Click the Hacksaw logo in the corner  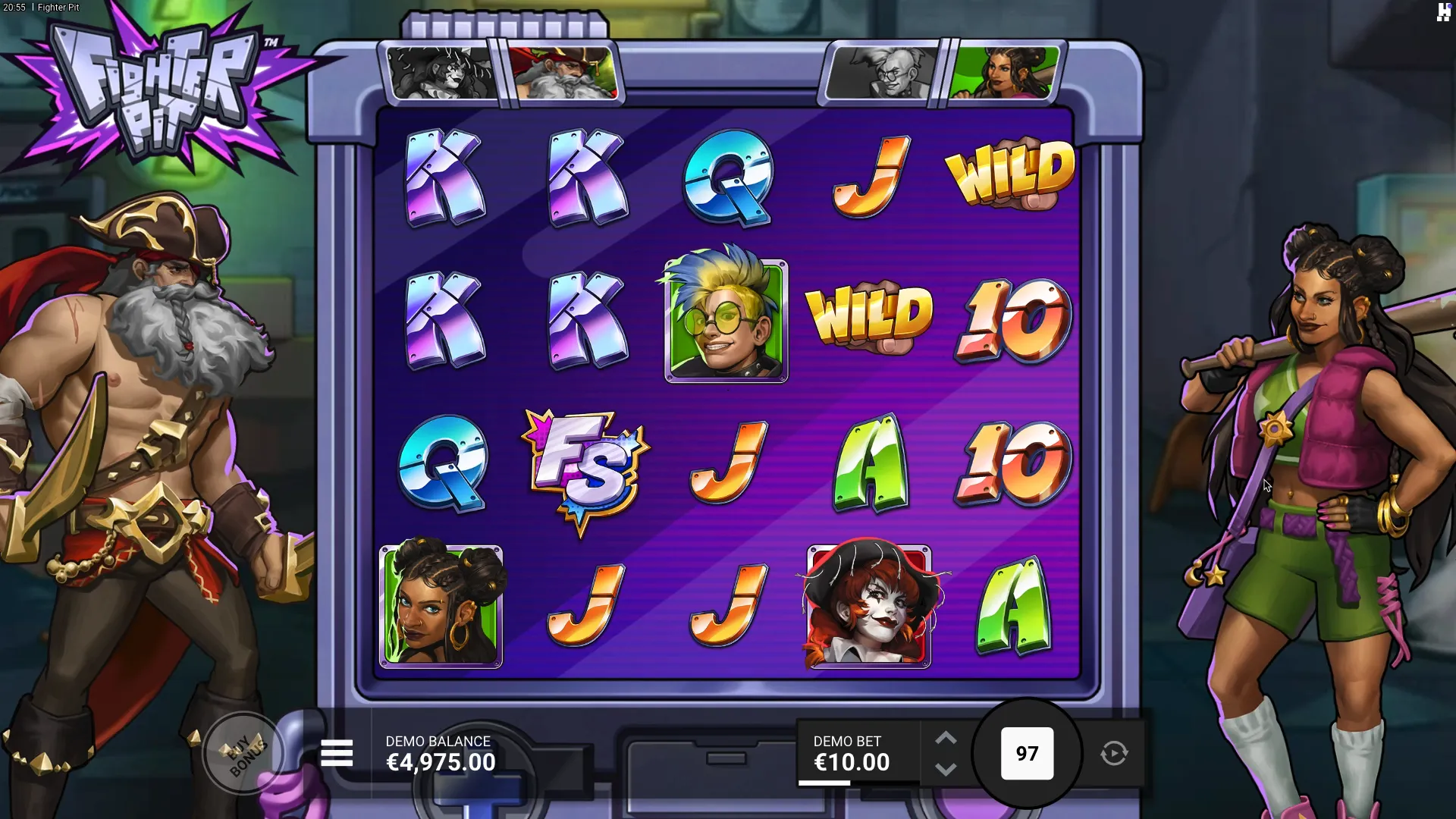[1443, 12]
